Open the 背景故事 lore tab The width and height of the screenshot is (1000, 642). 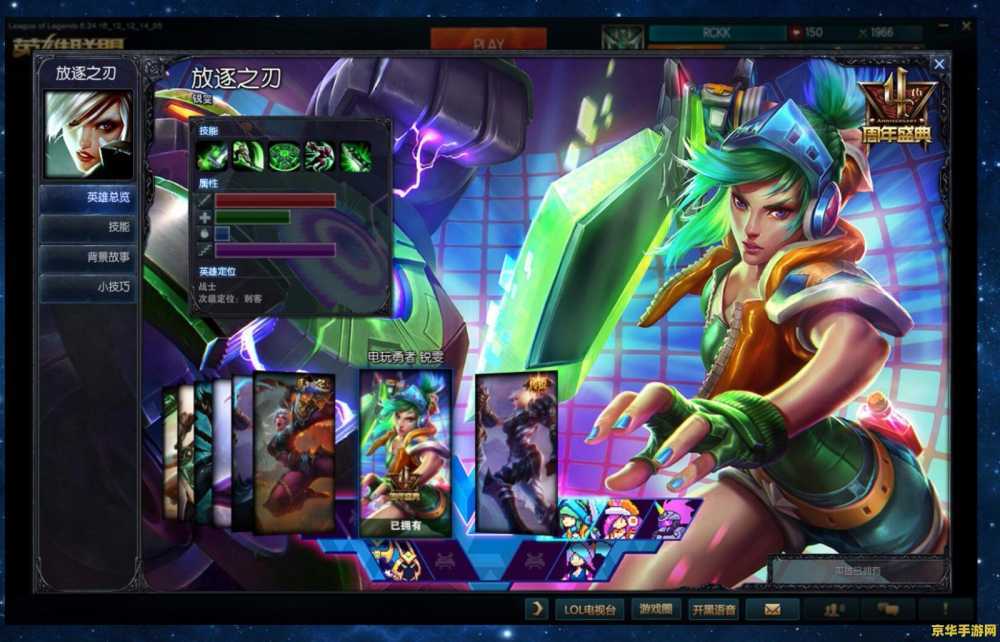[x=90, y=257]
